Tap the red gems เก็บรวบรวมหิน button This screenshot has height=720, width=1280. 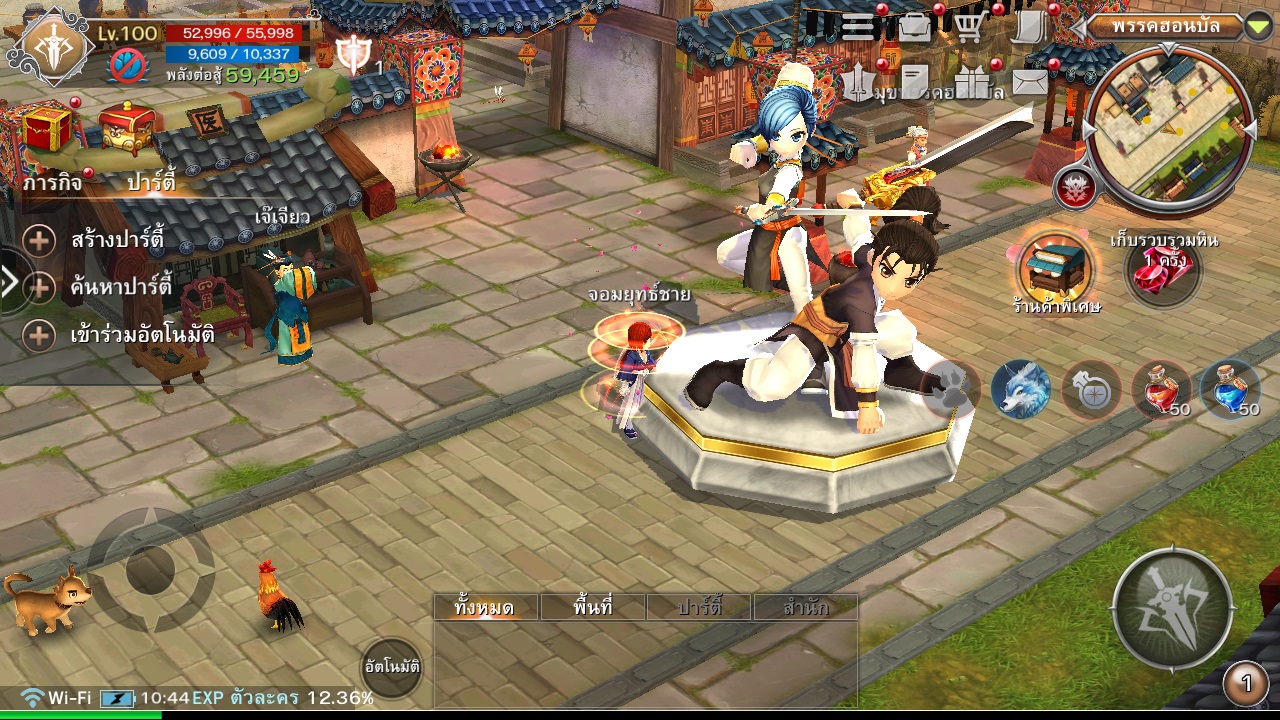pos(1163,270)
